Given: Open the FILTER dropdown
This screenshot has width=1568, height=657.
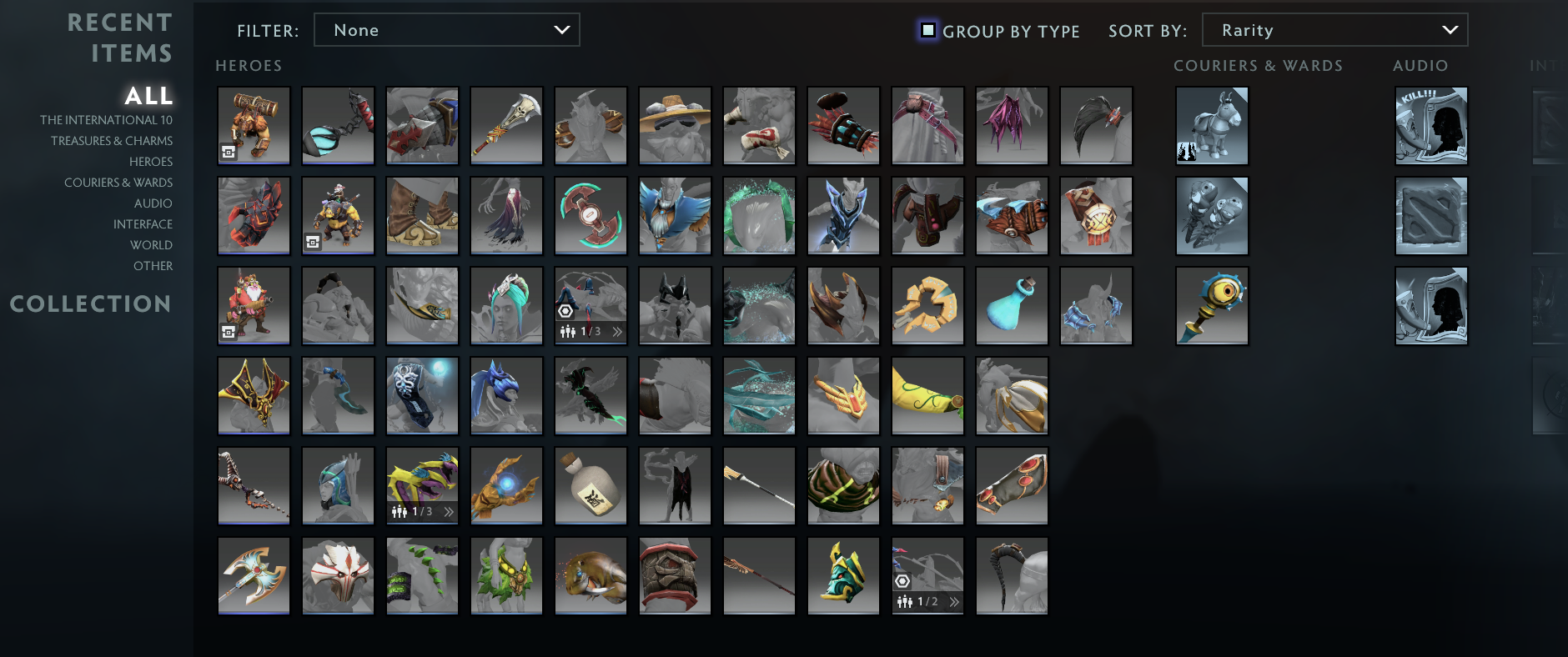Looking at the screenshot, I should (446, 29).
